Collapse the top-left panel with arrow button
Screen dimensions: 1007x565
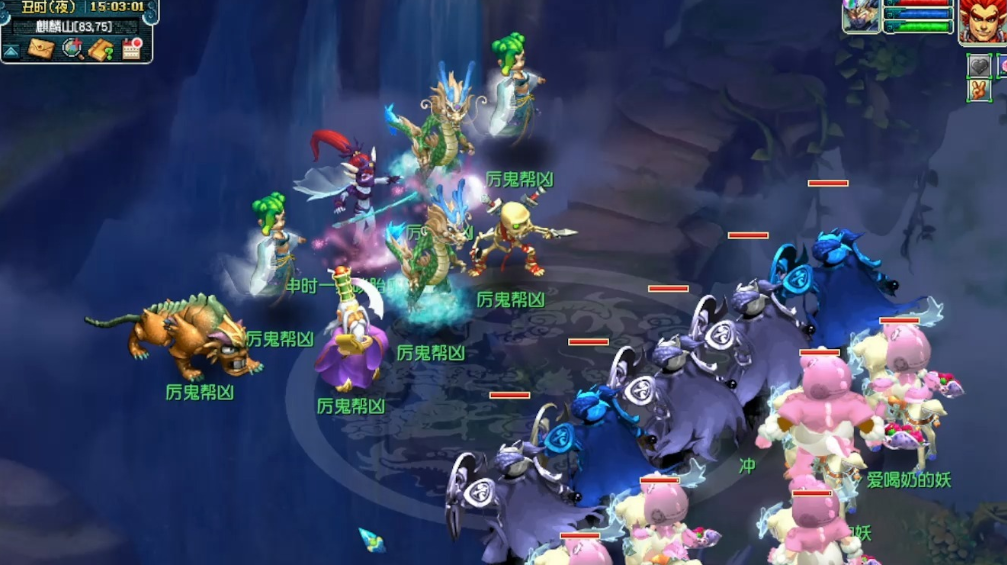[x=12, y=50]
